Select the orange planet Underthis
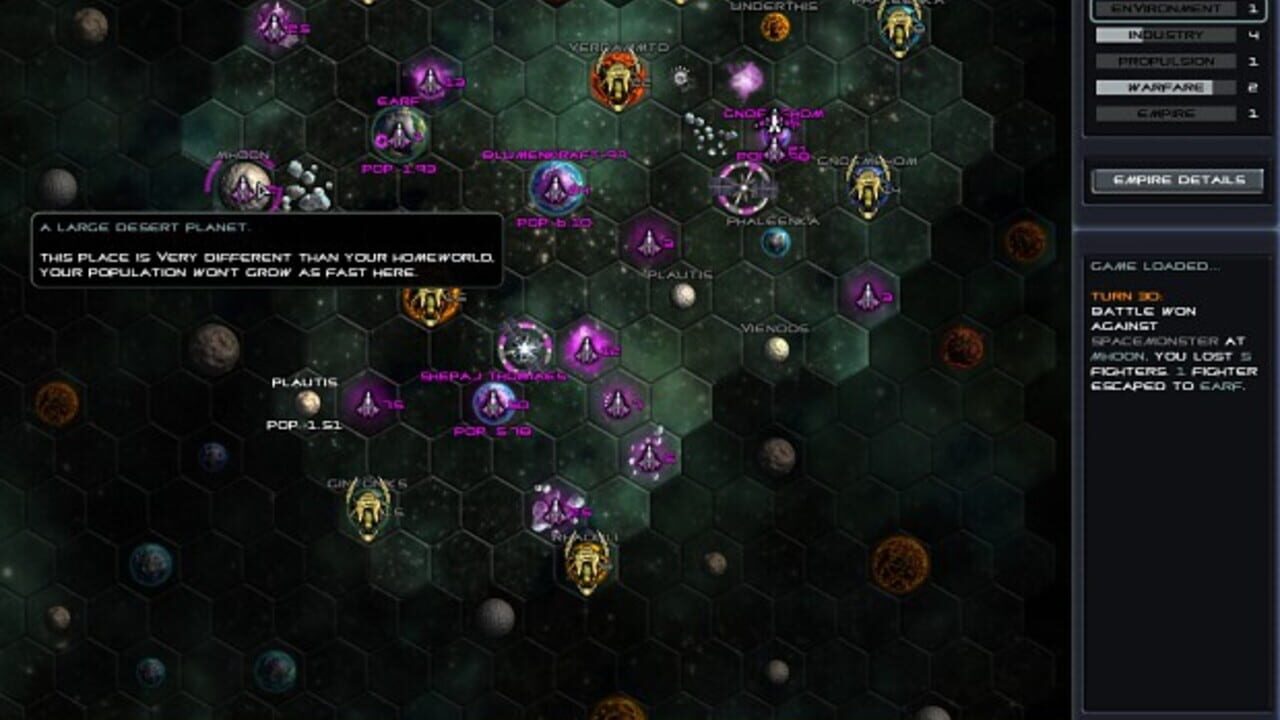The height and width of the screenshot is (720, 1280). coord(775,27)
